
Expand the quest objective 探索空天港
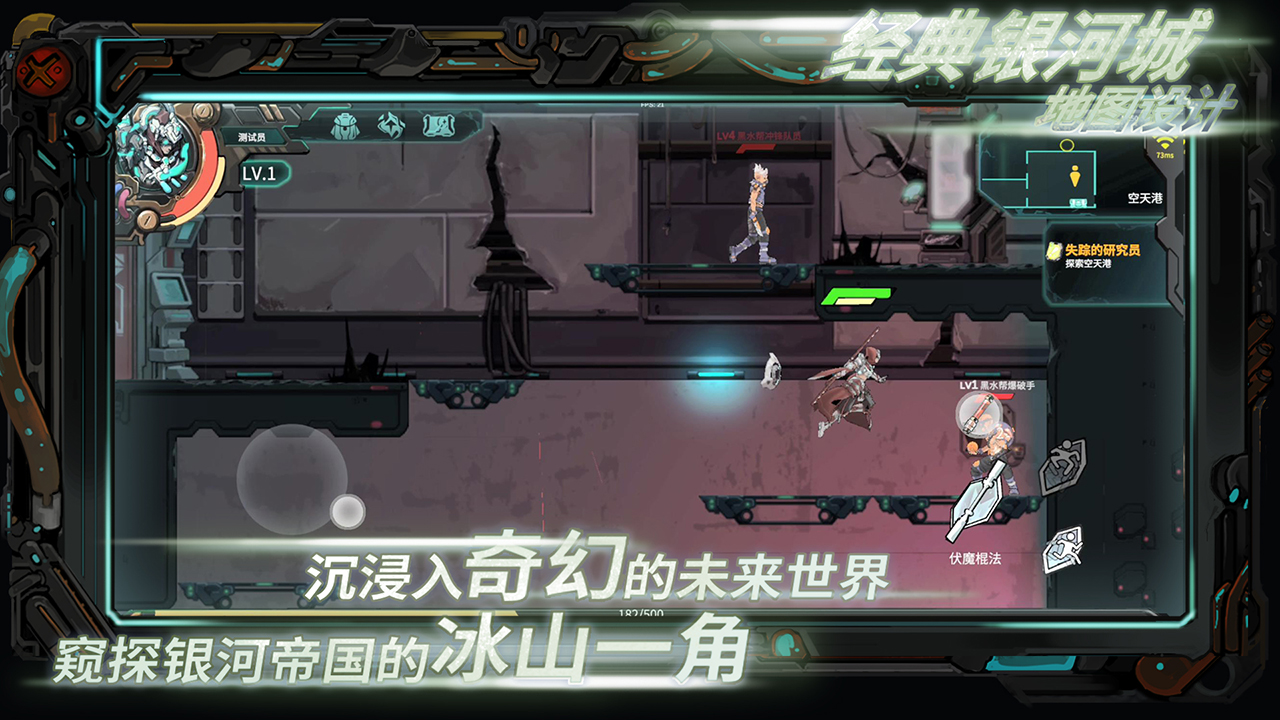[x=1088, y=261]
